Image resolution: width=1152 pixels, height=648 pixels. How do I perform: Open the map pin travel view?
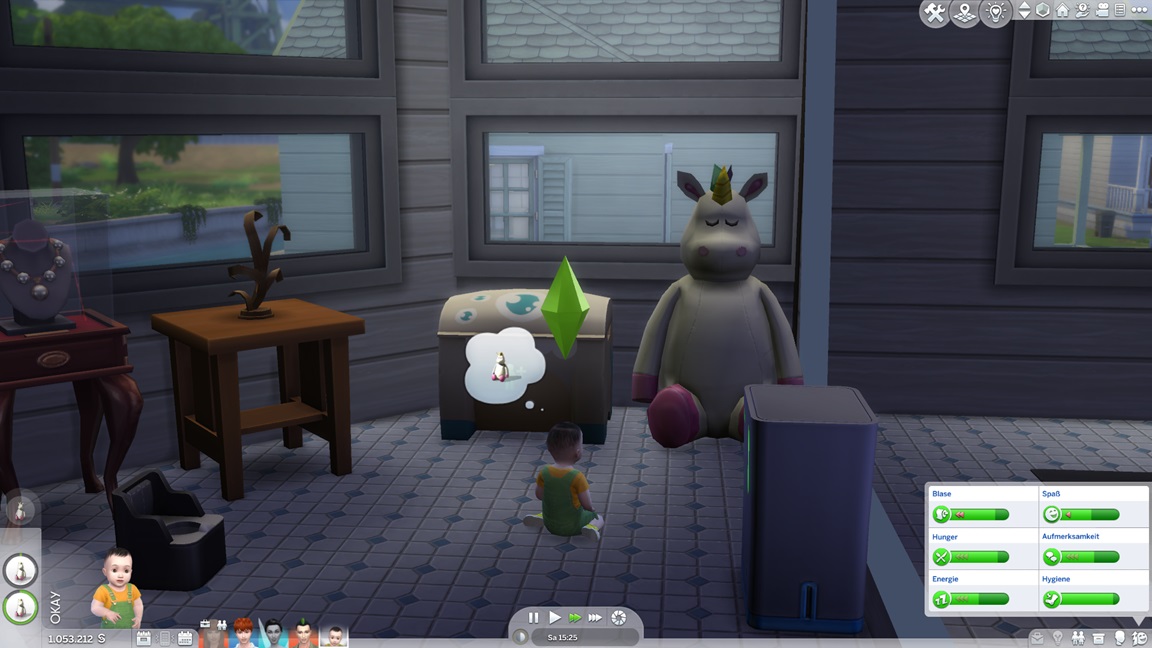click(x=965, y=14)
